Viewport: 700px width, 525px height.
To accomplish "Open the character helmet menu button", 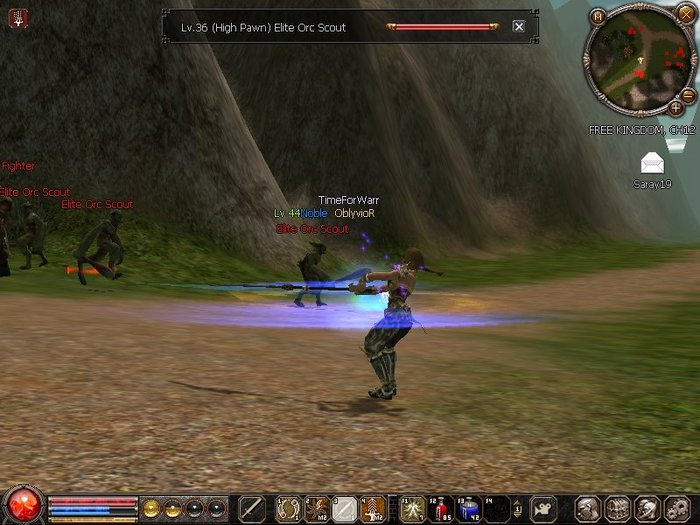I will [x=588, y=508].
